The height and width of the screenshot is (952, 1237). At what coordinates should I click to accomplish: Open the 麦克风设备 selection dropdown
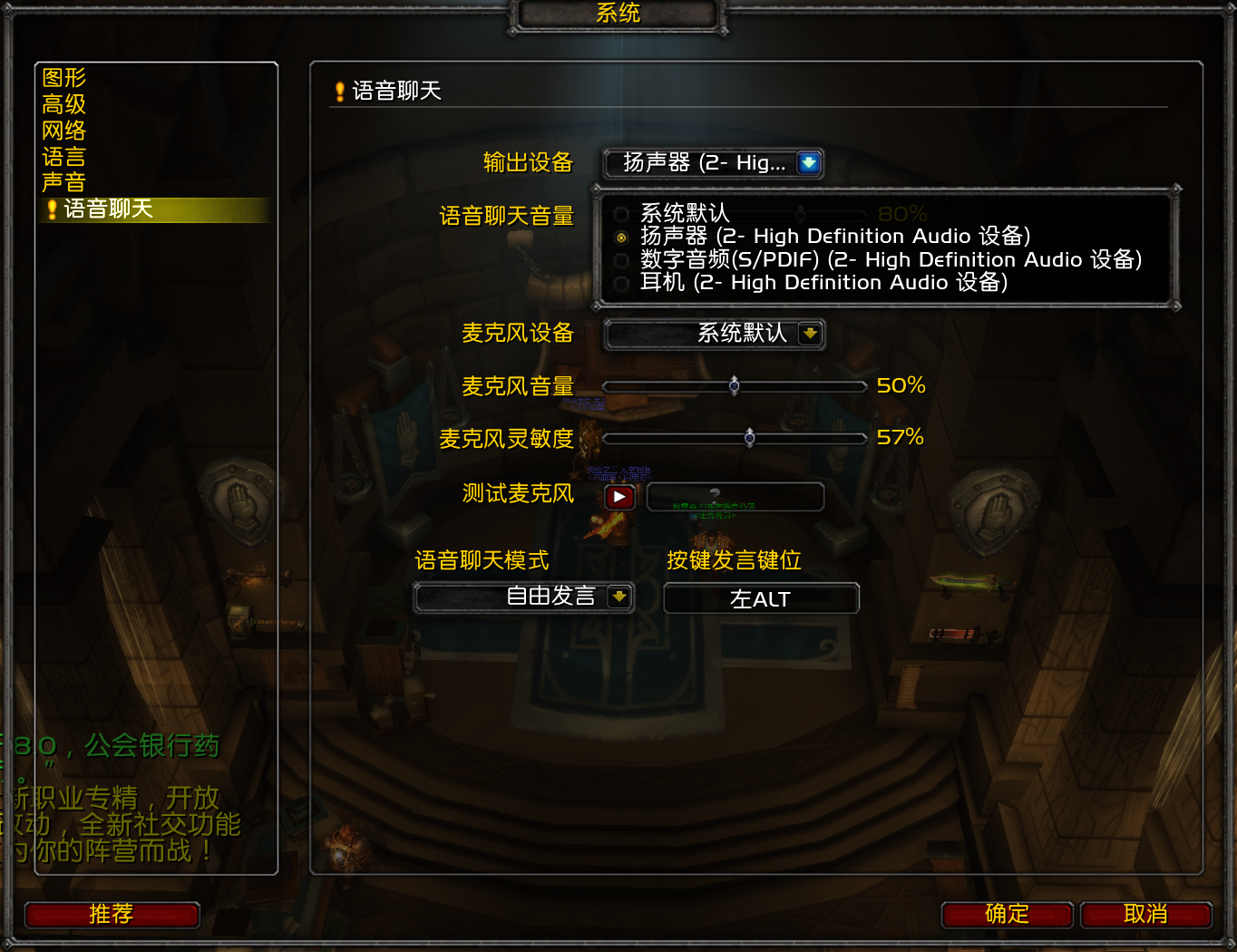pos(714,334)
